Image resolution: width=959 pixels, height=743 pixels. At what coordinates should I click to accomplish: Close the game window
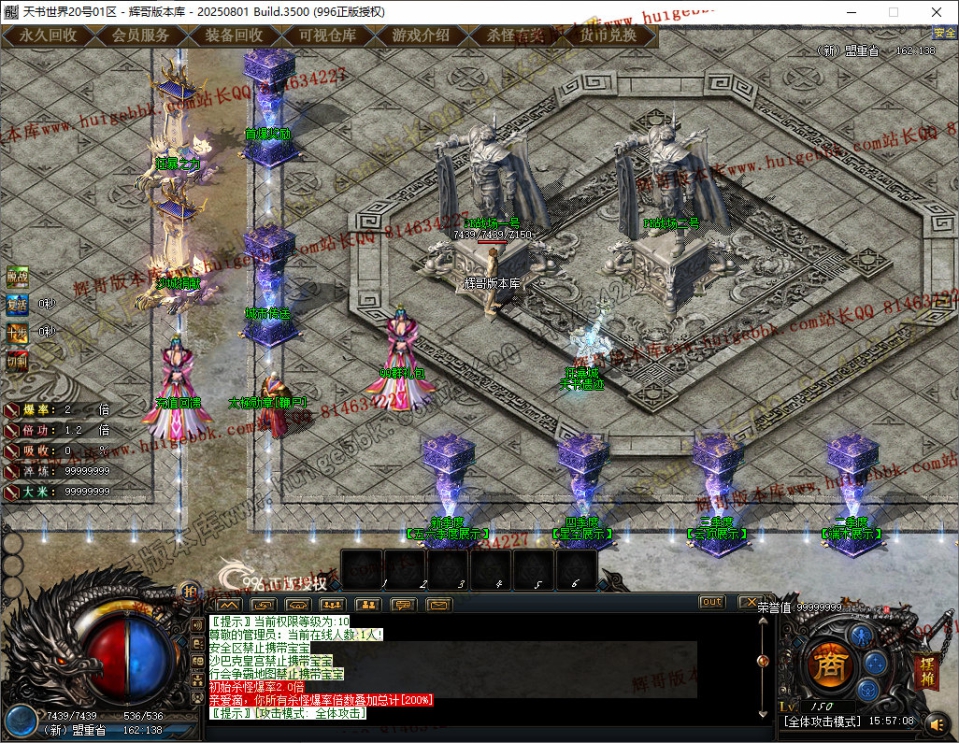tap(936, 12)
